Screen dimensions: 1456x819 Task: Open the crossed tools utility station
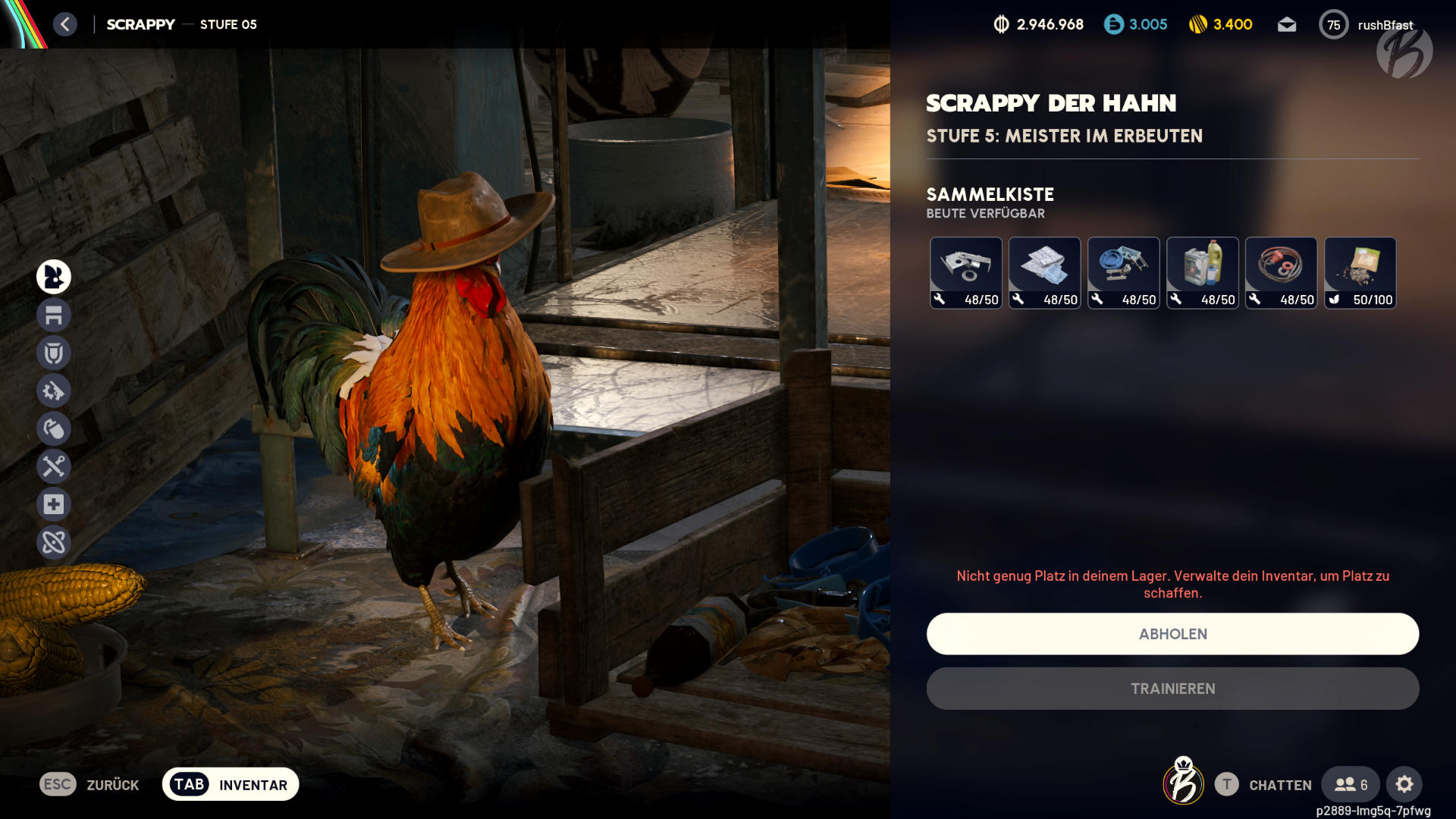pos(54,466)
